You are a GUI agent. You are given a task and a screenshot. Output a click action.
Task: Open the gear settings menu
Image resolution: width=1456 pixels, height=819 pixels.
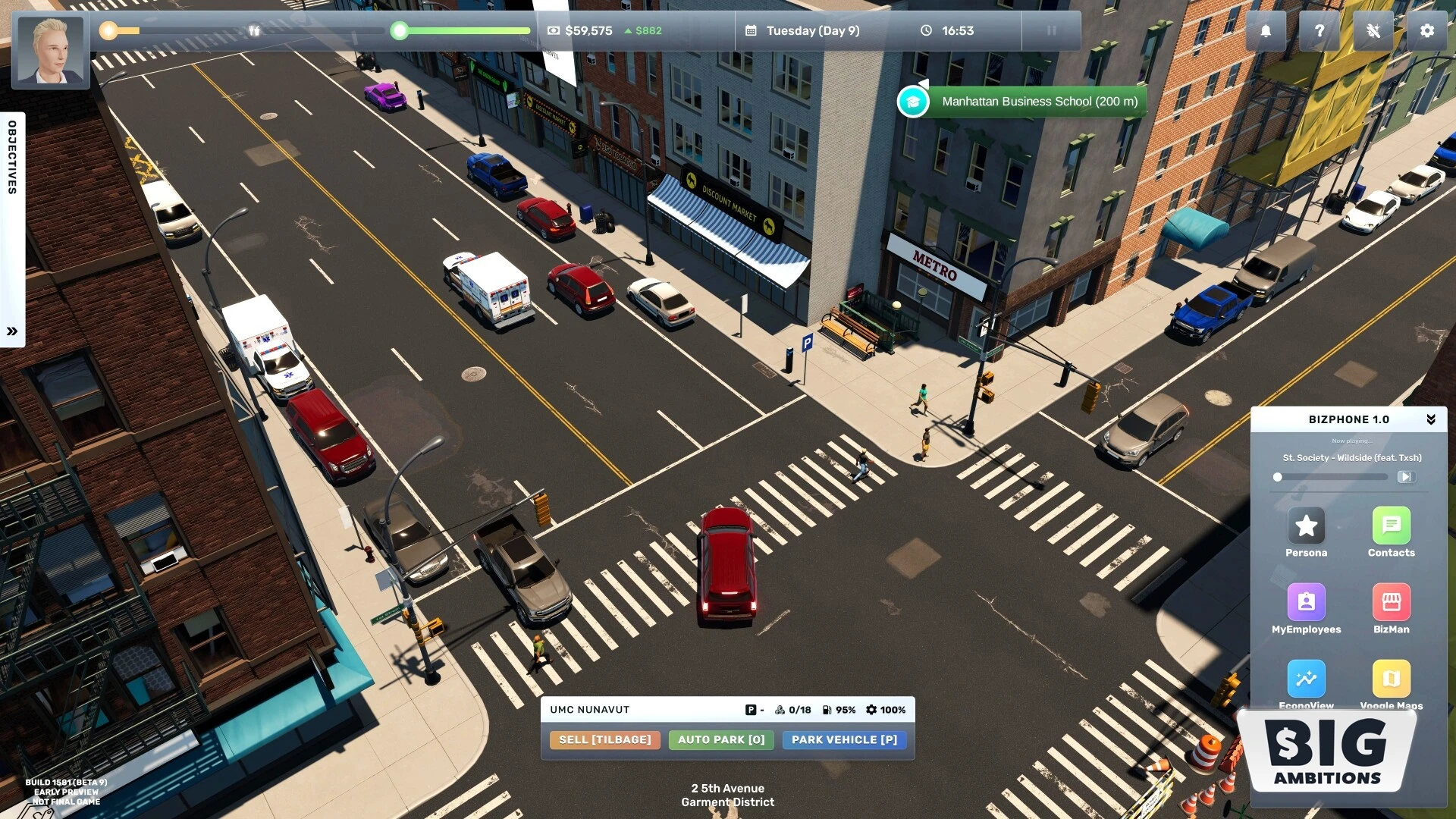[x=1426, y=31]
